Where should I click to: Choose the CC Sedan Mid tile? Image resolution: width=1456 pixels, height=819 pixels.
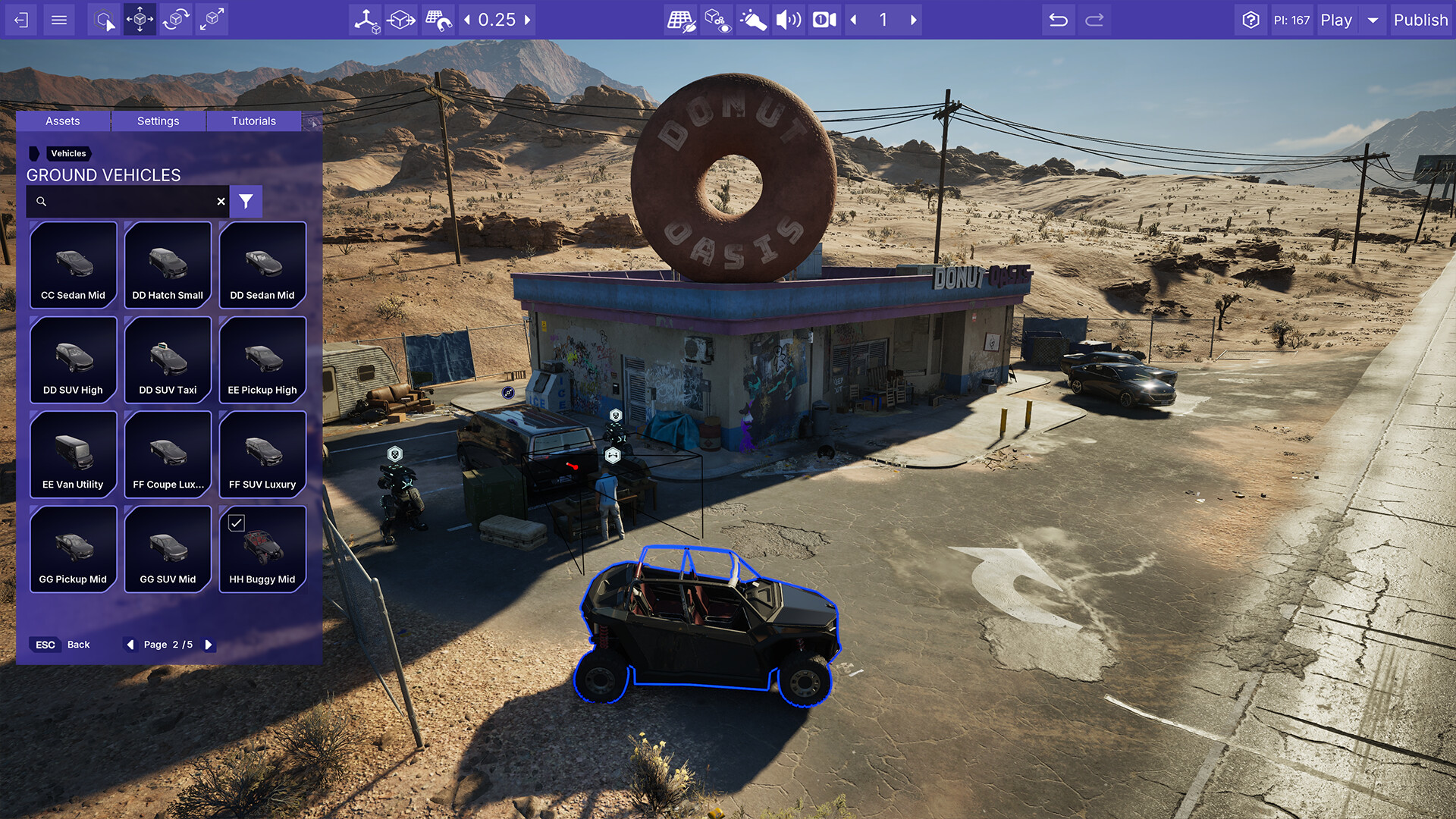click(73, 265)
